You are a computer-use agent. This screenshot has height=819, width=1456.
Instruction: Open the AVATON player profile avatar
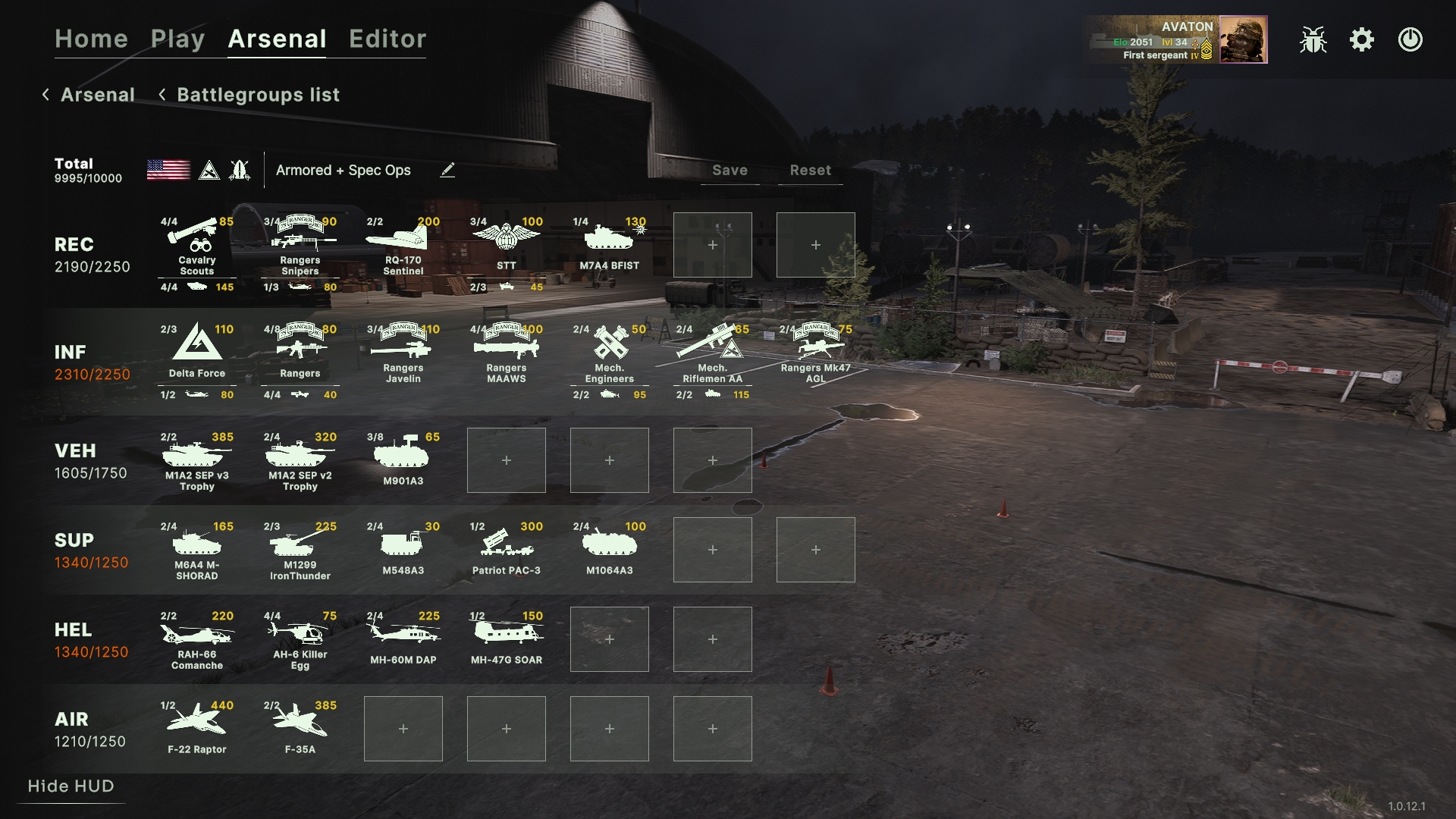1243,39
